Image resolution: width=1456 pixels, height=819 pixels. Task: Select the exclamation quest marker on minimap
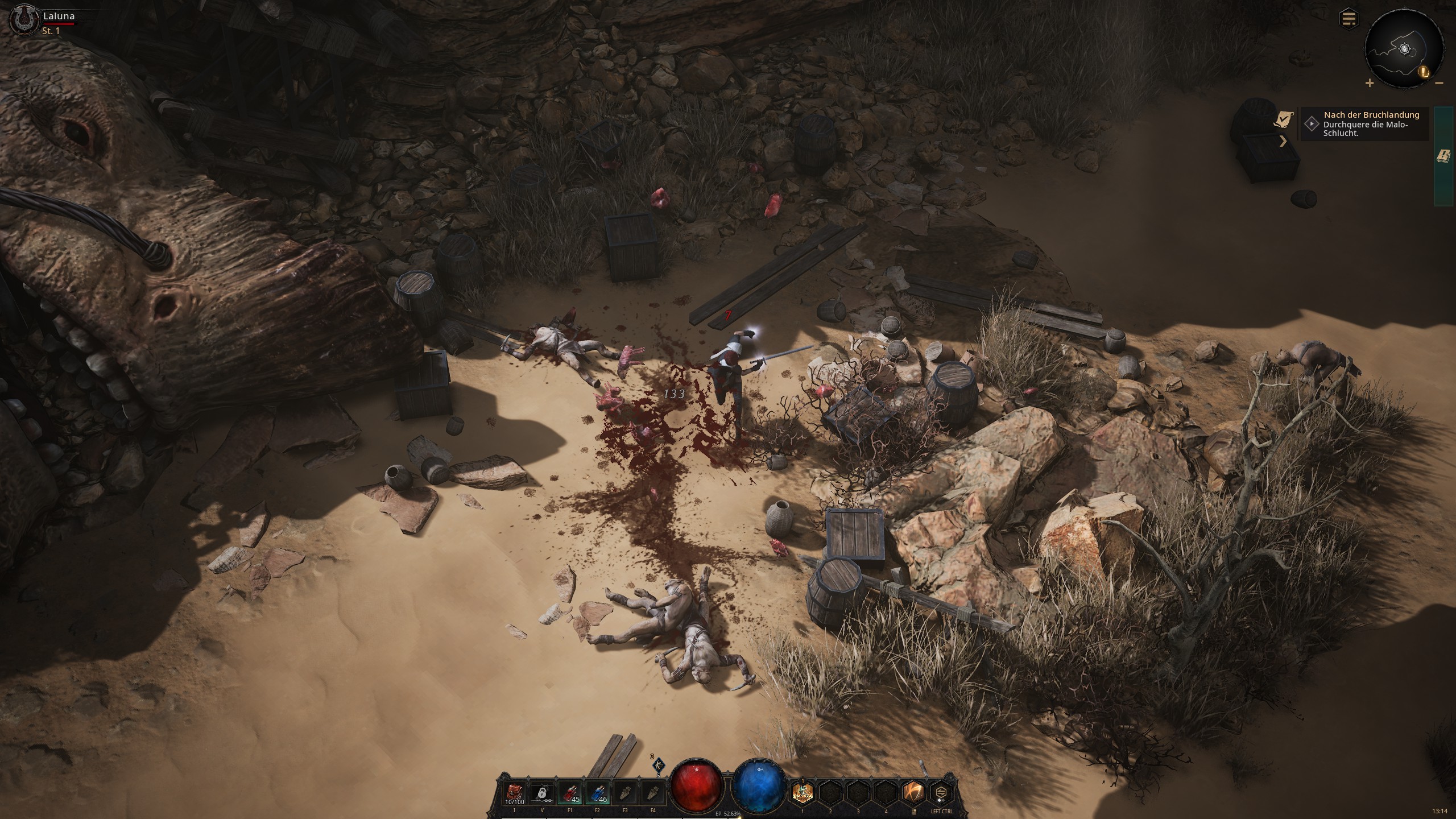(1423, 72)
